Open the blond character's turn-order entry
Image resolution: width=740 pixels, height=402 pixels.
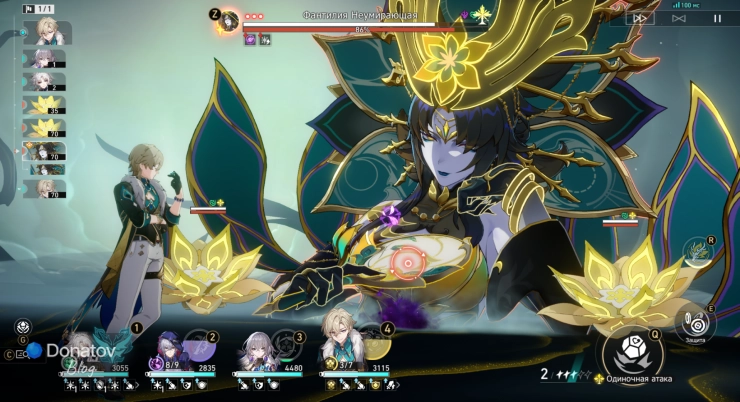click(47, 31)
